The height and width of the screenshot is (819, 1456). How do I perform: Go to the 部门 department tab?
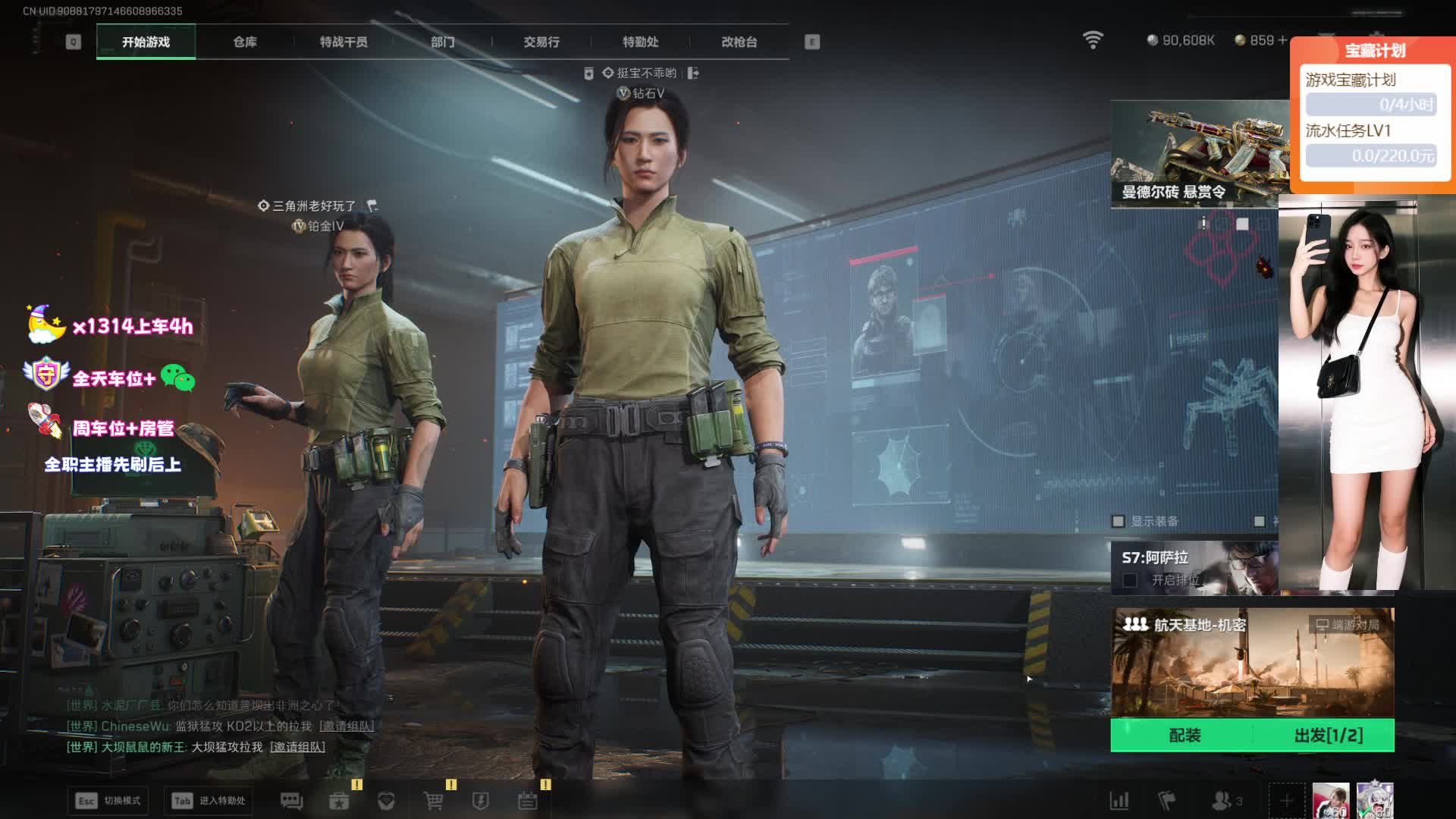point(443,42)
